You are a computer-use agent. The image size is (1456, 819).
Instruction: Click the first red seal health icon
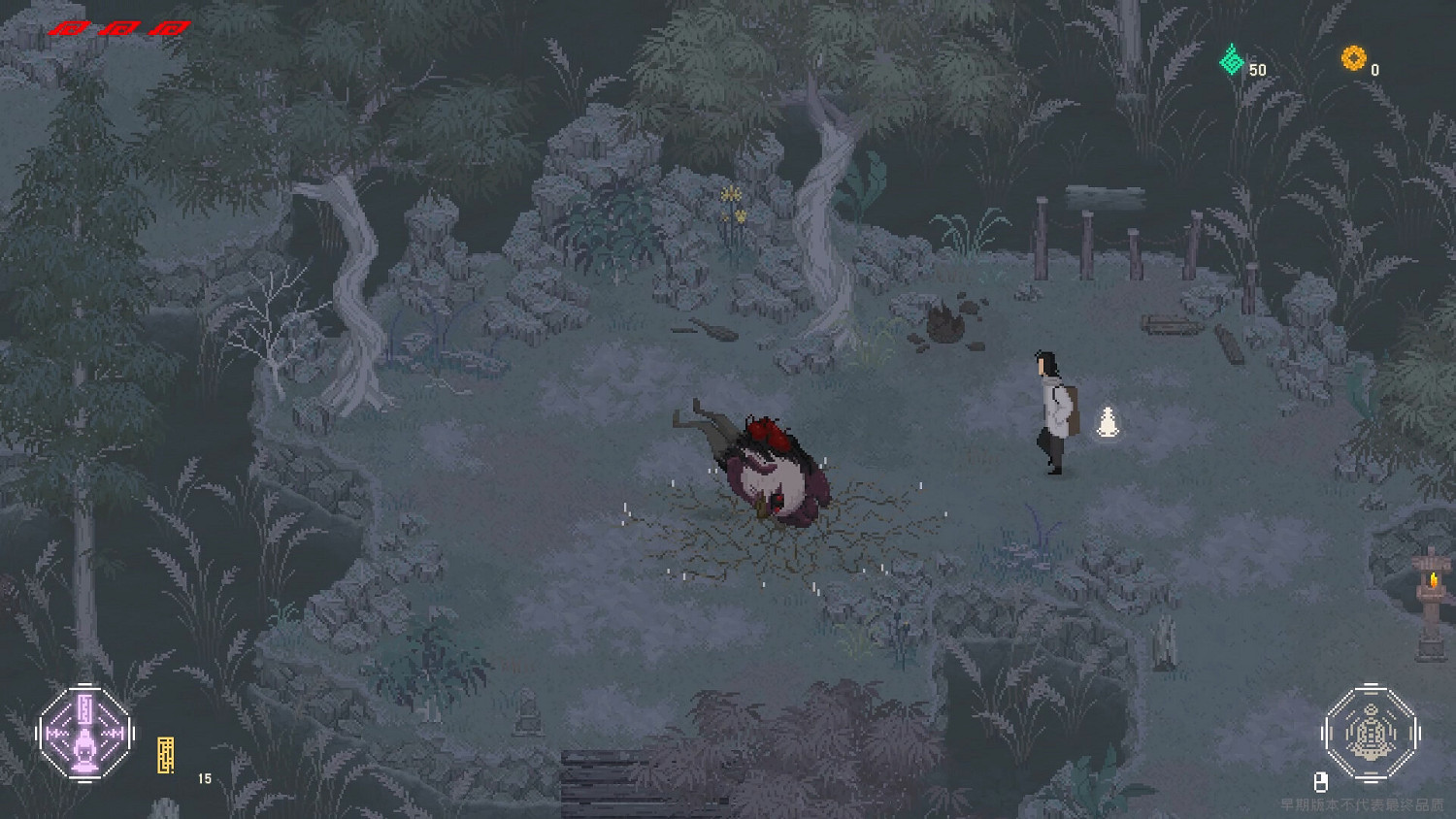tap(68, 26)
